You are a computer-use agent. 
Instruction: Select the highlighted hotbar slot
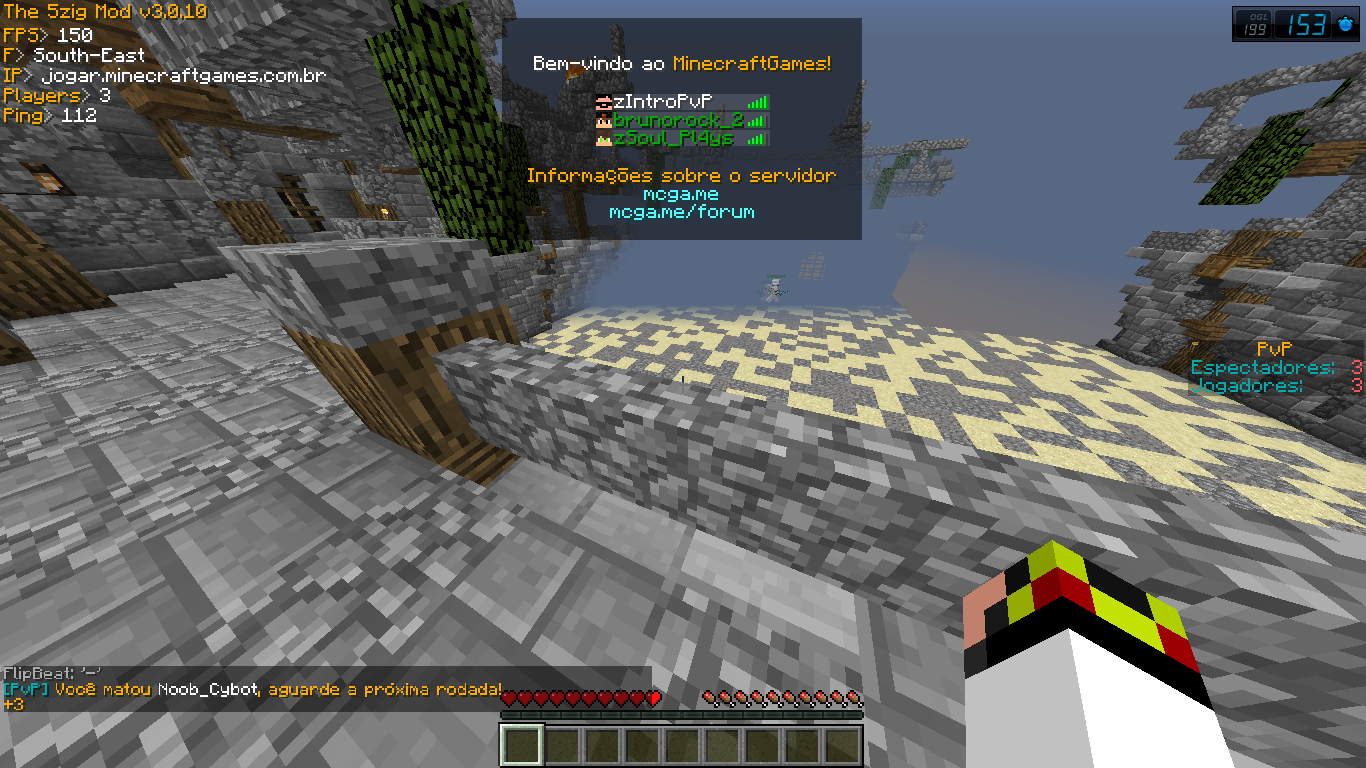coord(521,745)
